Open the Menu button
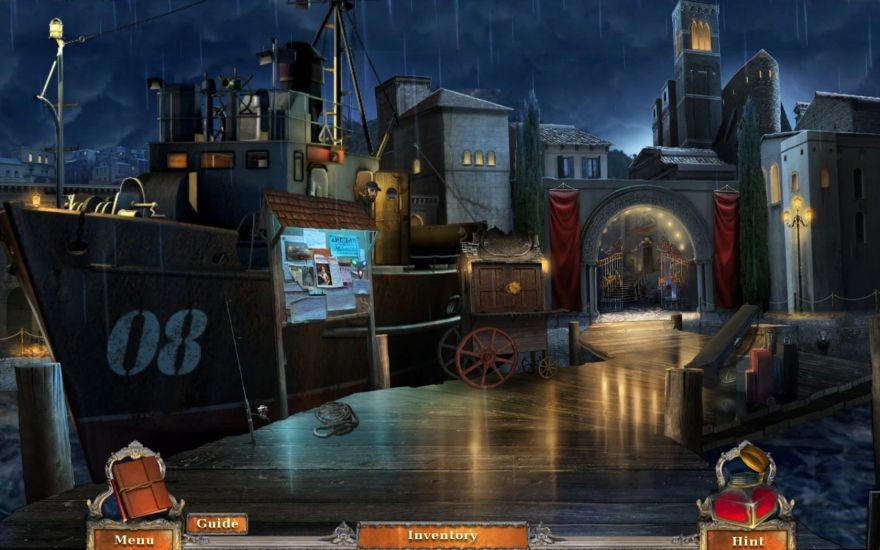 pyautogui.click(x=133, y=540)
